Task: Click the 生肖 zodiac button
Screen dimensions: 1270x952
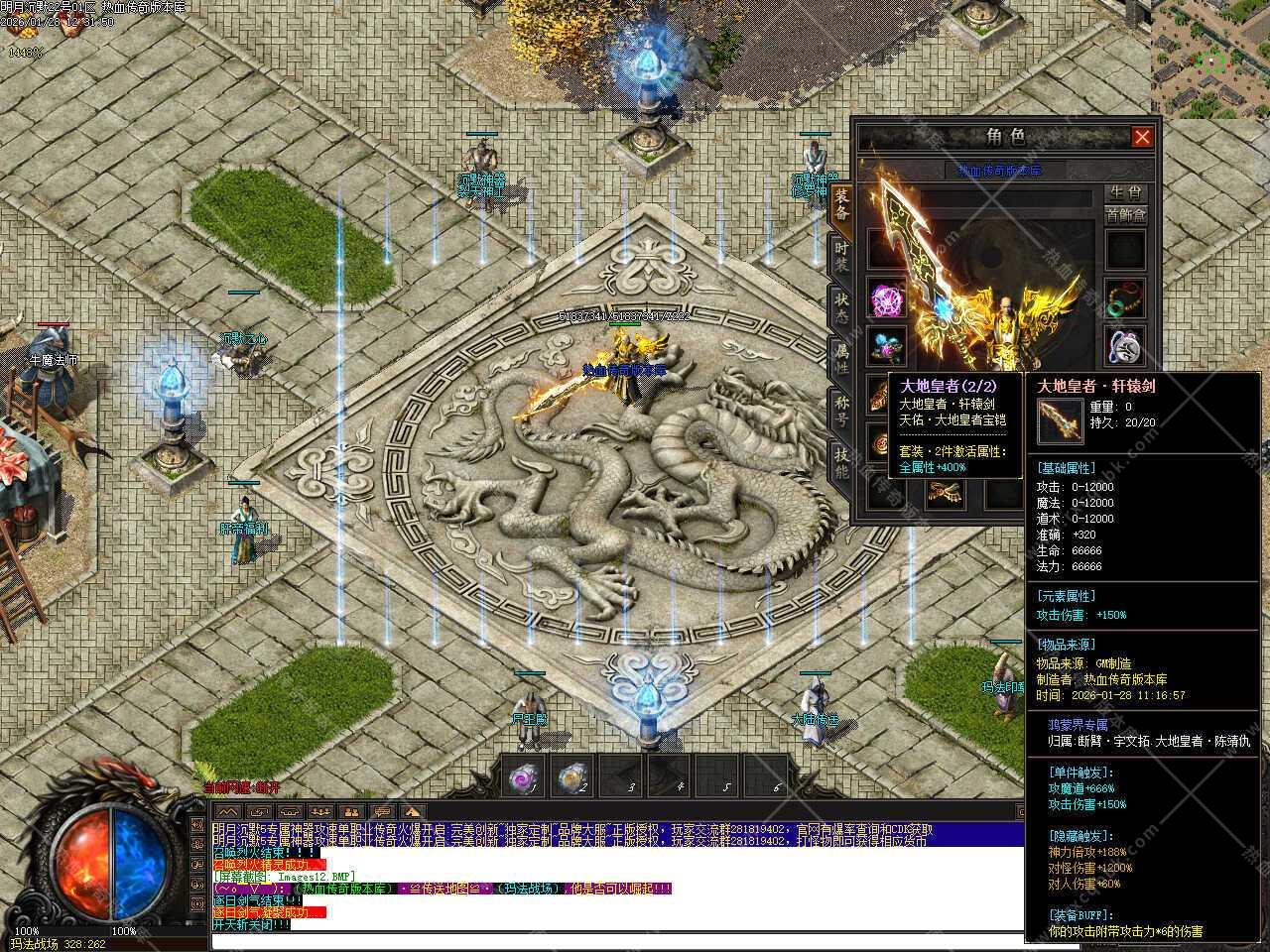Action: tap(1125, 192)
